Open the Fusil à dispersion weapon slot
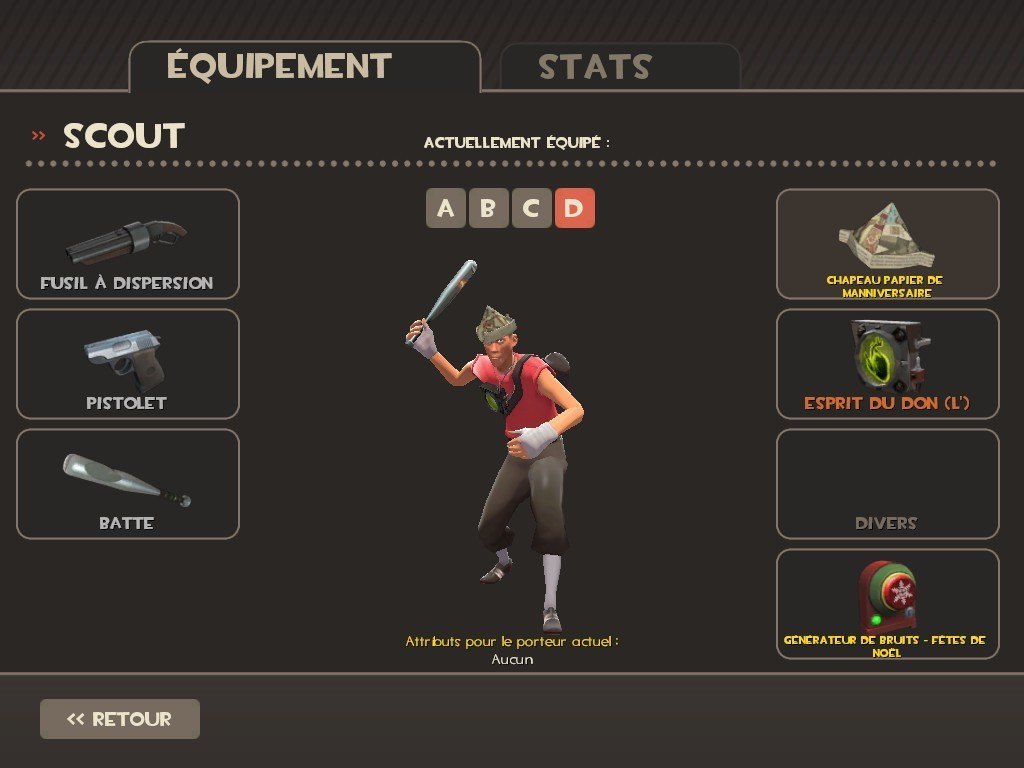 128,244
